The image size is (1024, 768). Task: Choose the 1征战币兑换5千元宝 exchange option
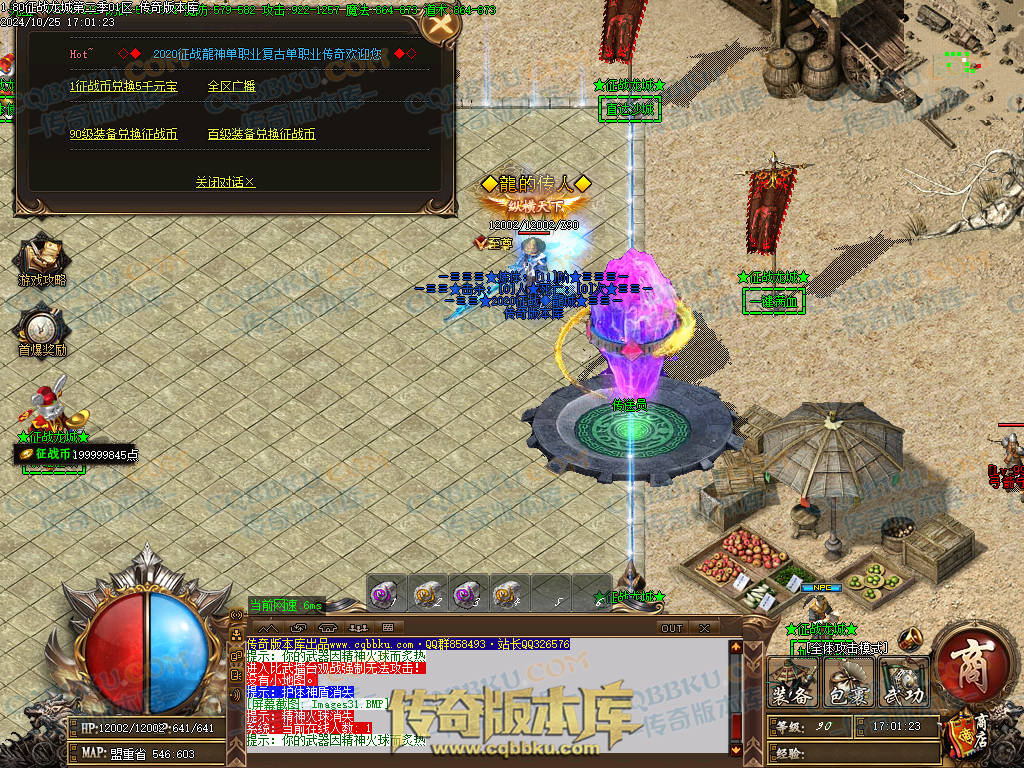coord(124,86)
